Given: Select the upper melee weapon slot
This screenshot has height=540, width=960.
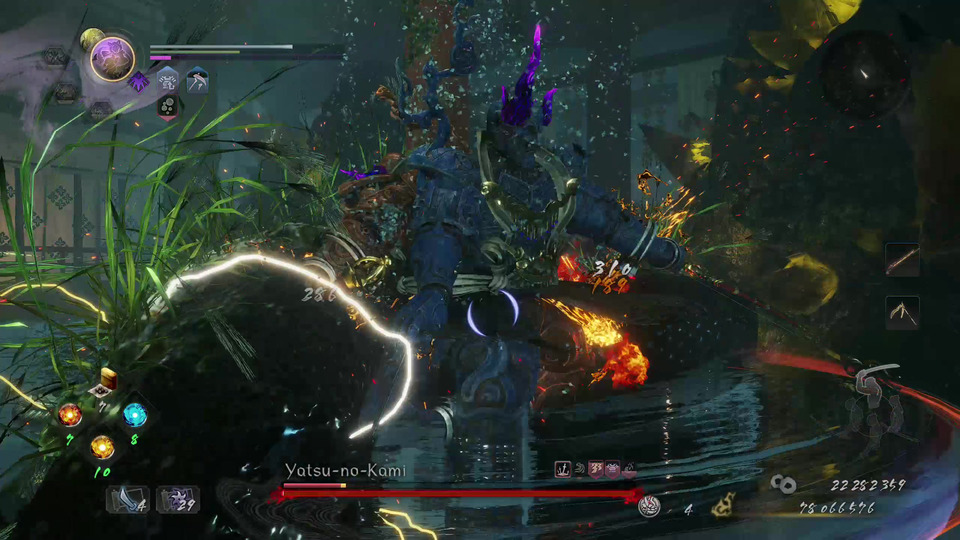Looking at the screenshot, I should [902, 261].
